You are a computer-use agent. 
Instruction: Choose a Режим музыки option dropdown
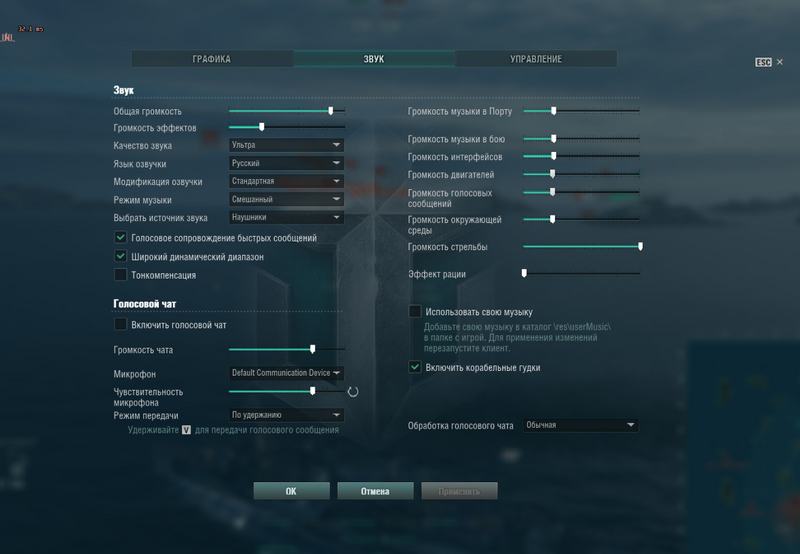click(286, 199)
